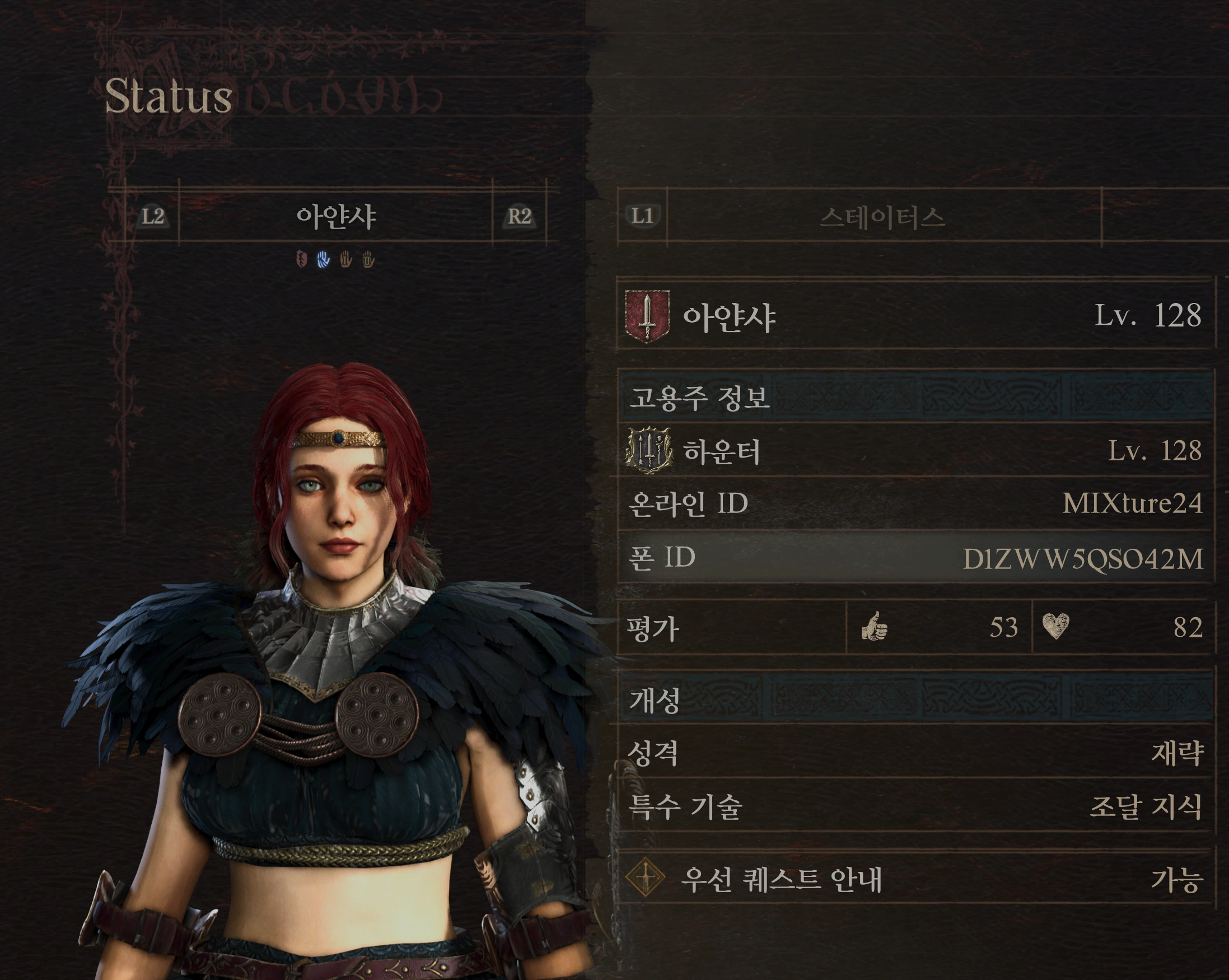Select the 온라인 ID row
This screenshot has width=1229, height=980.
[x=914, y=503]
